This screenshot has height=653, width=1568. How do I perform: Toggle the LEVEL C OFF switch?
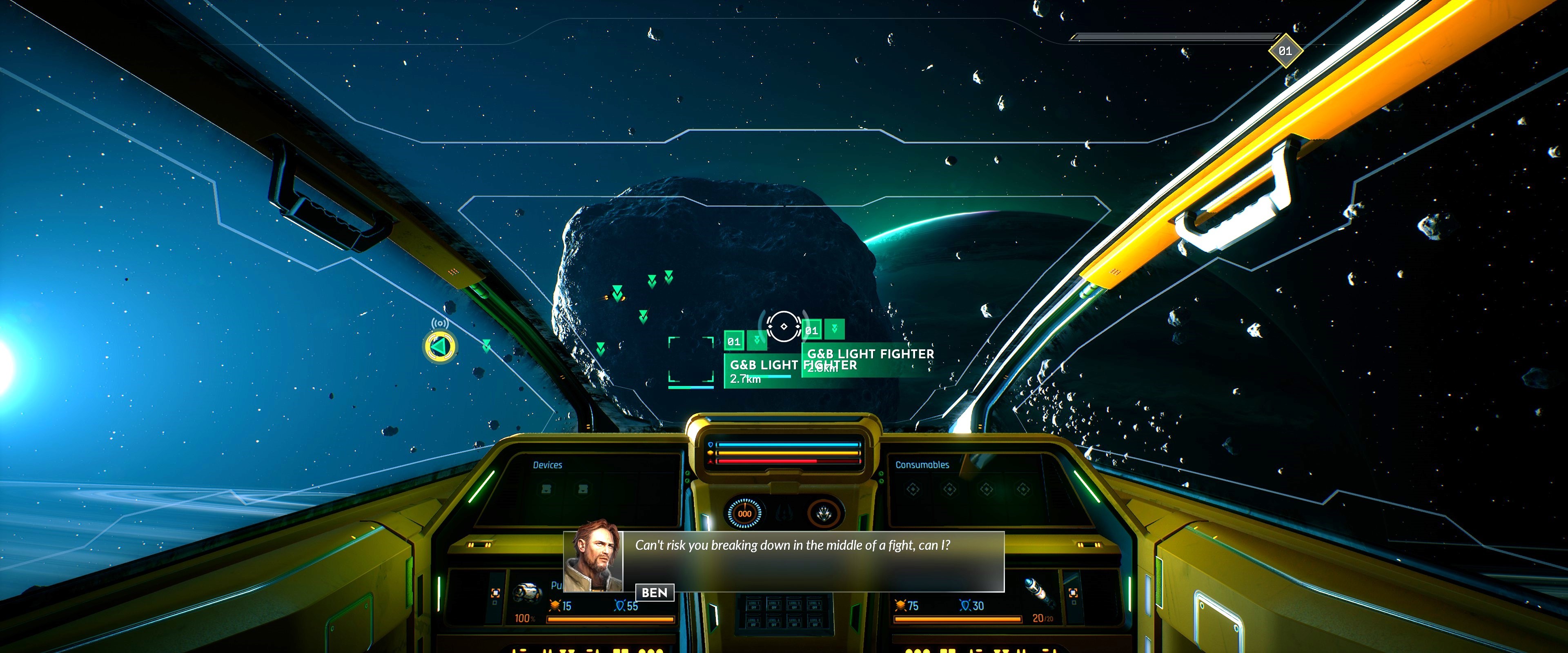(x=816, y=624)
